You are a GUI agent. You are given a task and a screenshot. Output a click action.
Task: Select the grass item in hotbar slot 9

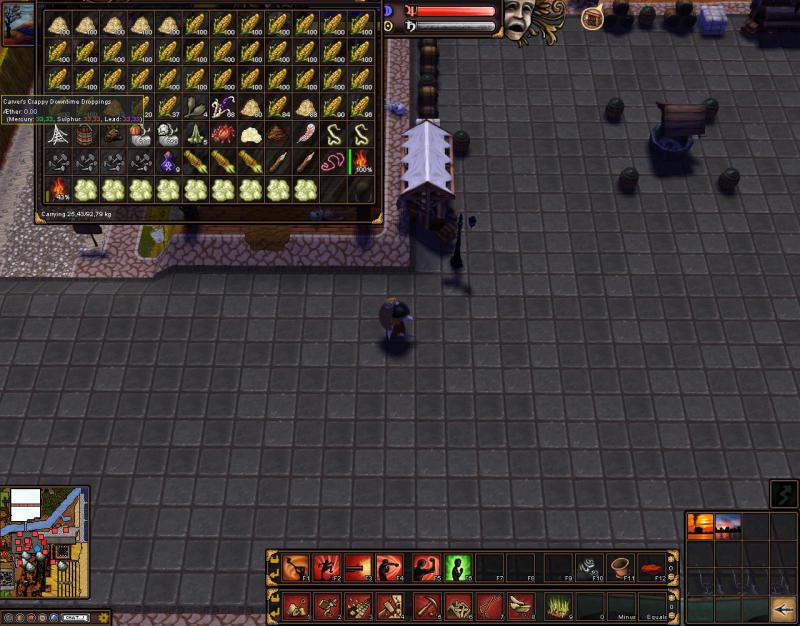pos(559,604)
